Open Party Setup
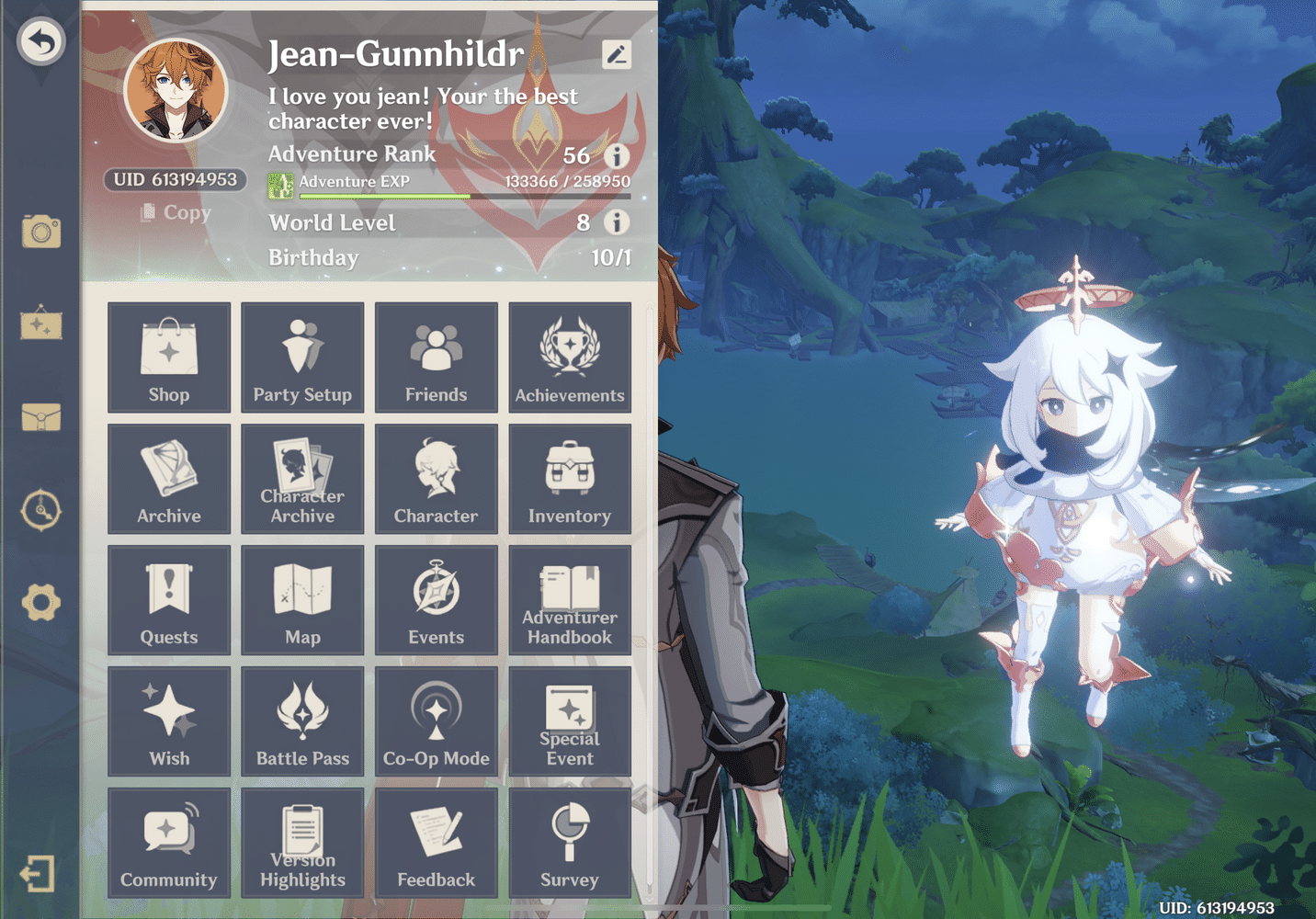Screen dimensions: 1316x919 pos(302,358)
